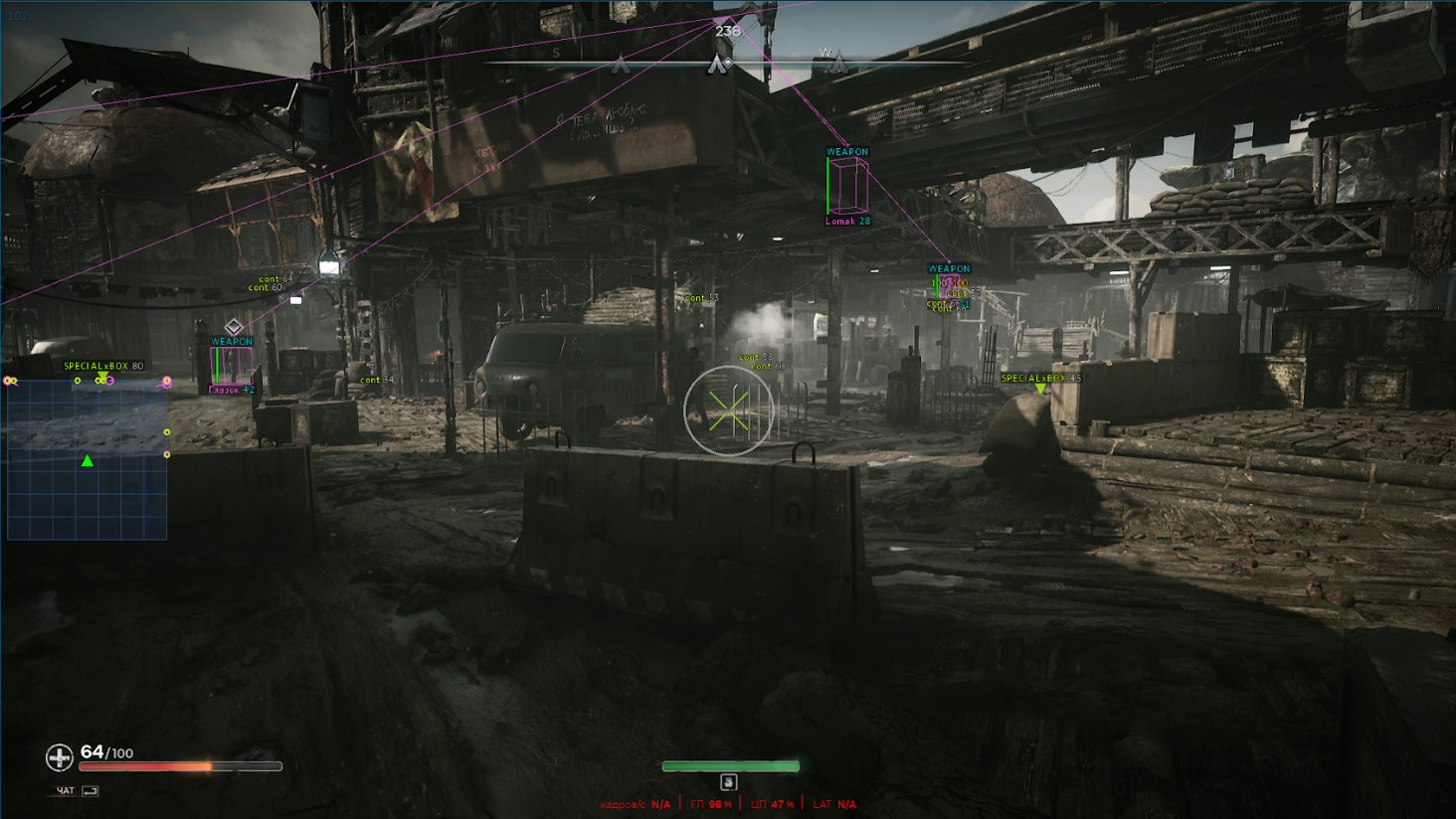Toggle the SPECIALxBOX 80 marker on the left

point(102,366)
